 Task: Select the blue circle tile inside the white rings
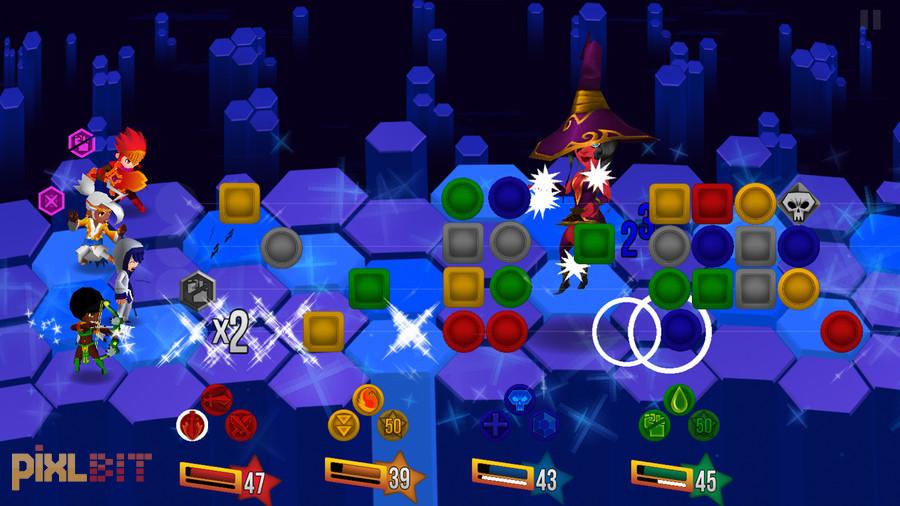click(x=682, y=326)
